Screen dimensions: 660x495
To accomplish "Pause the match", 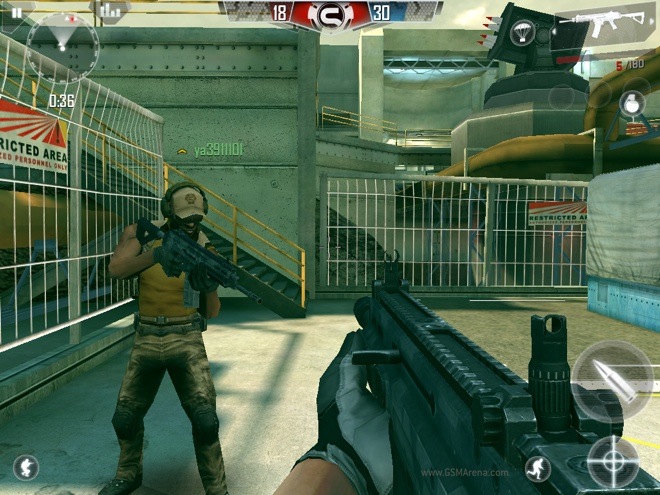I will pyautogui.click(x=17, y=12).
